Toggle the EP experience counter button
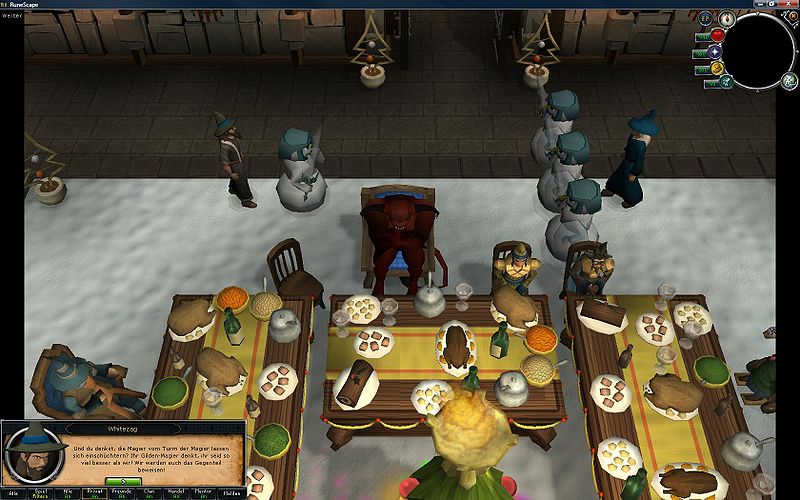Viewport: 800px width, 500px height. point(705,18)
